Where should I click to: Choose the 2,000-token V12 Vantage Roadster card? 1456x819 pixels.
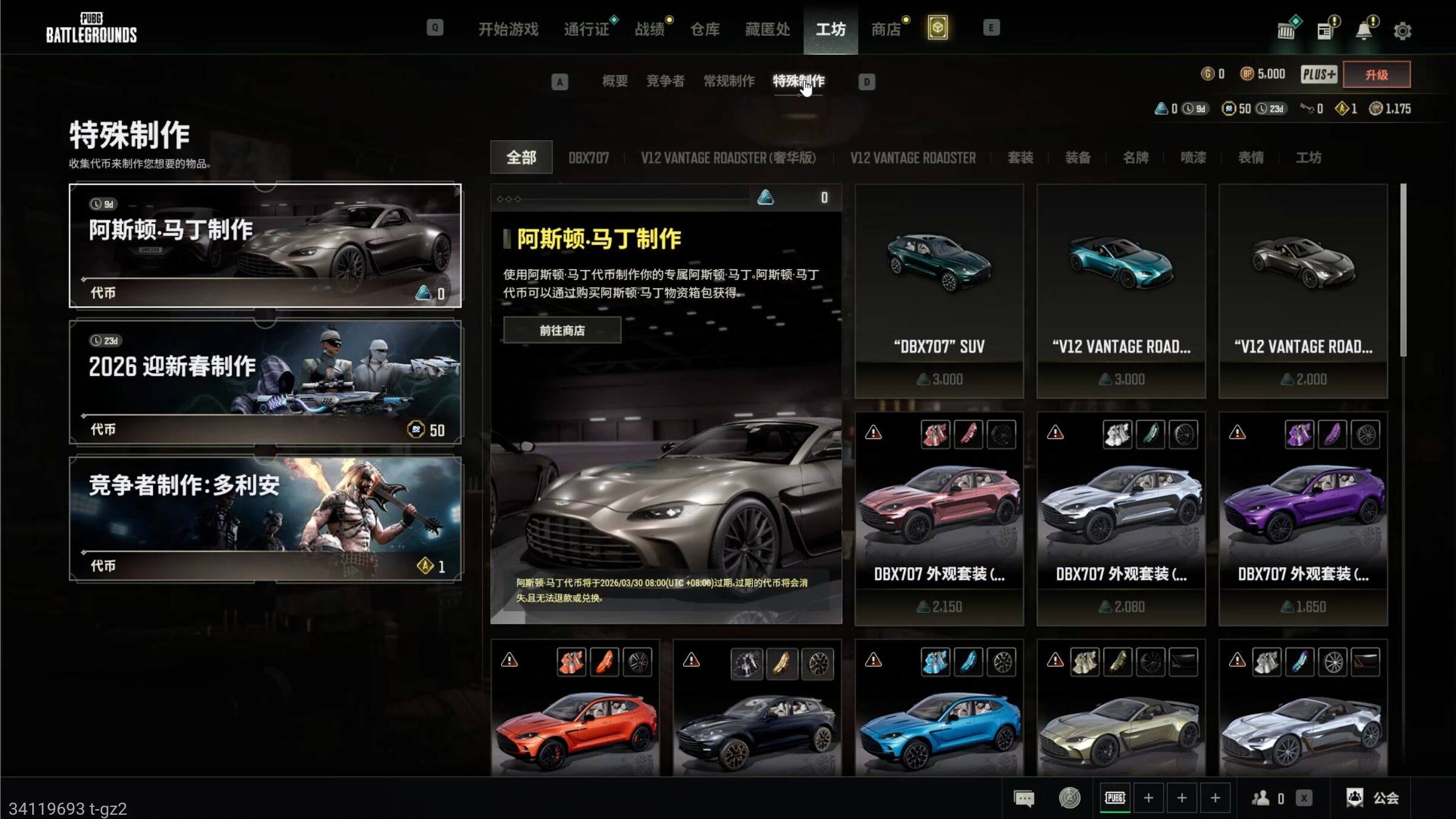point(1303,291)
